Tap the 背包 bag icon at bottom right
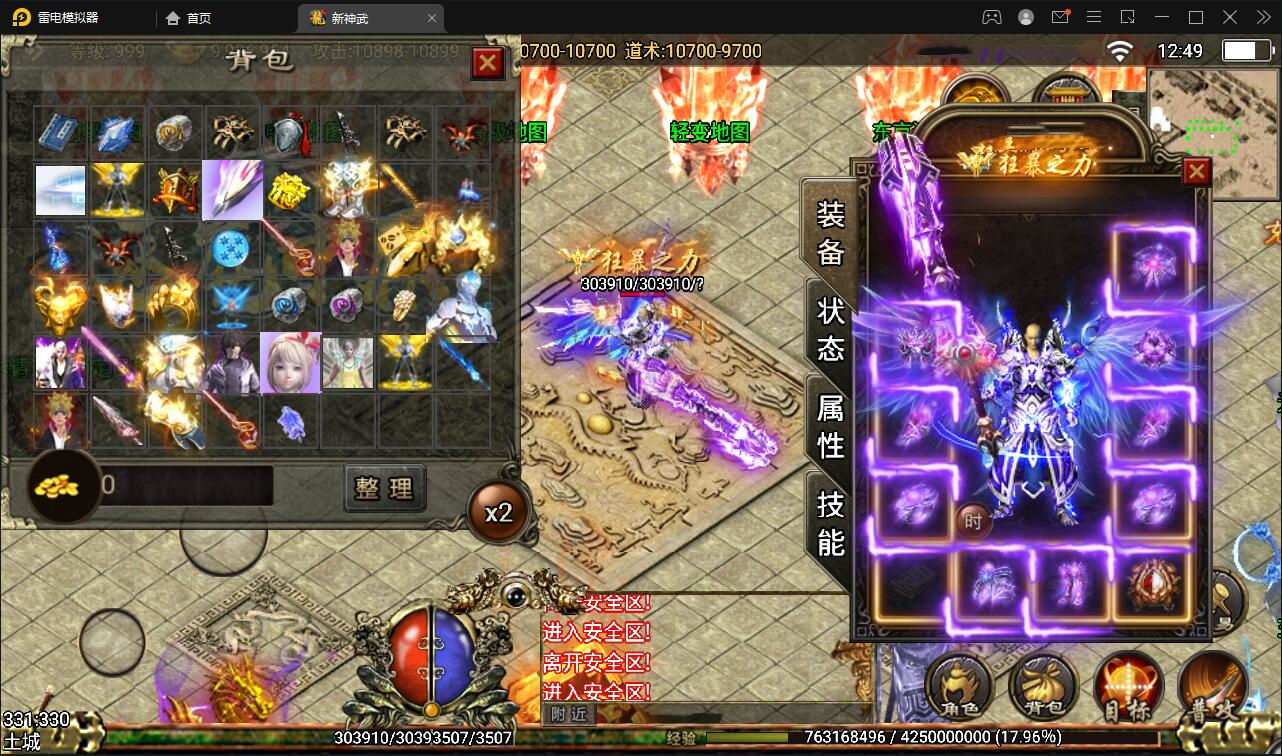Image resolution: width=1282 pixels, height=756 pixels. click(x=1042, y=686)
